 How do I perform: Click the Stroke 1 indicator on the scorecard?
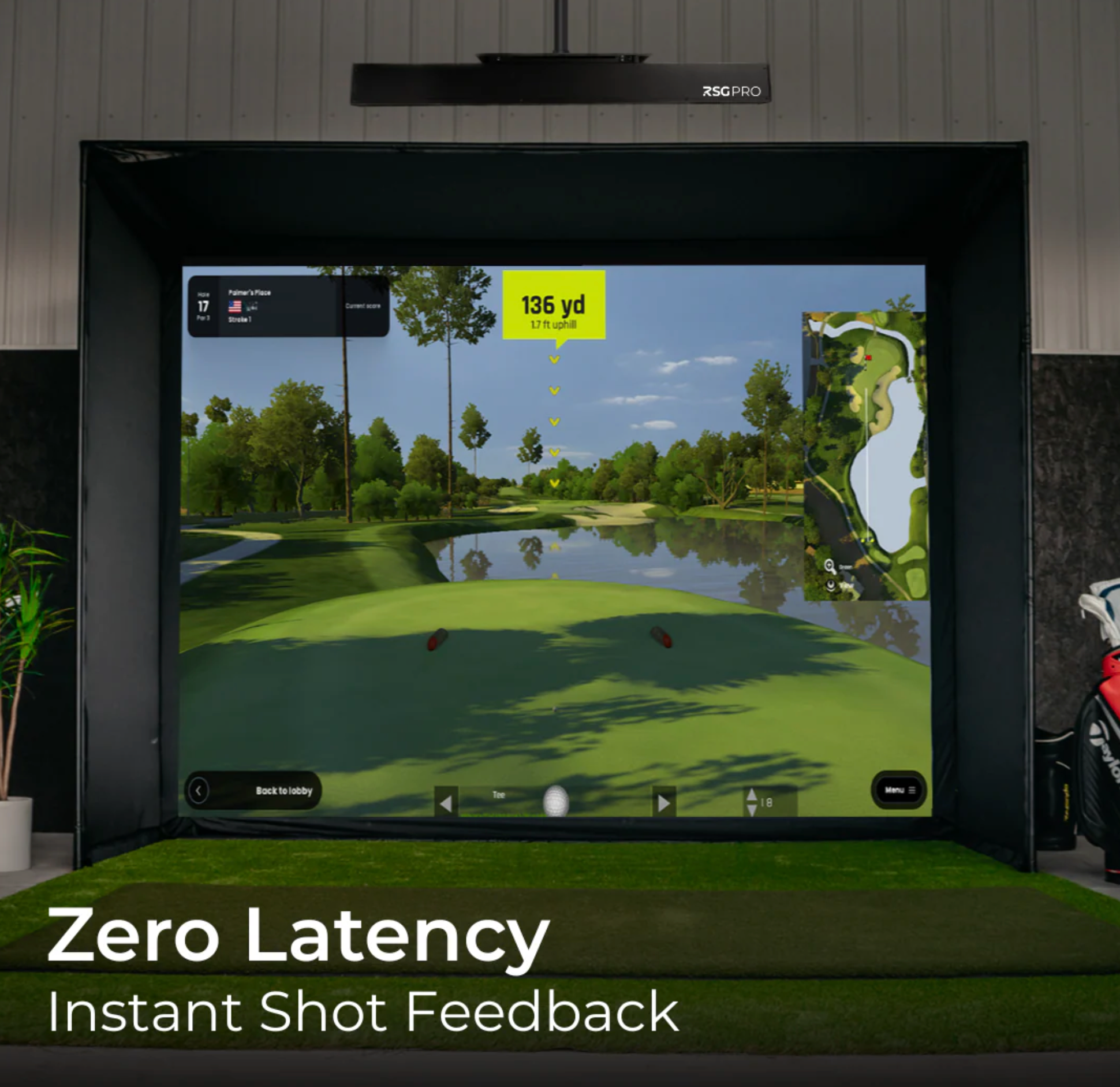point(240,319)
